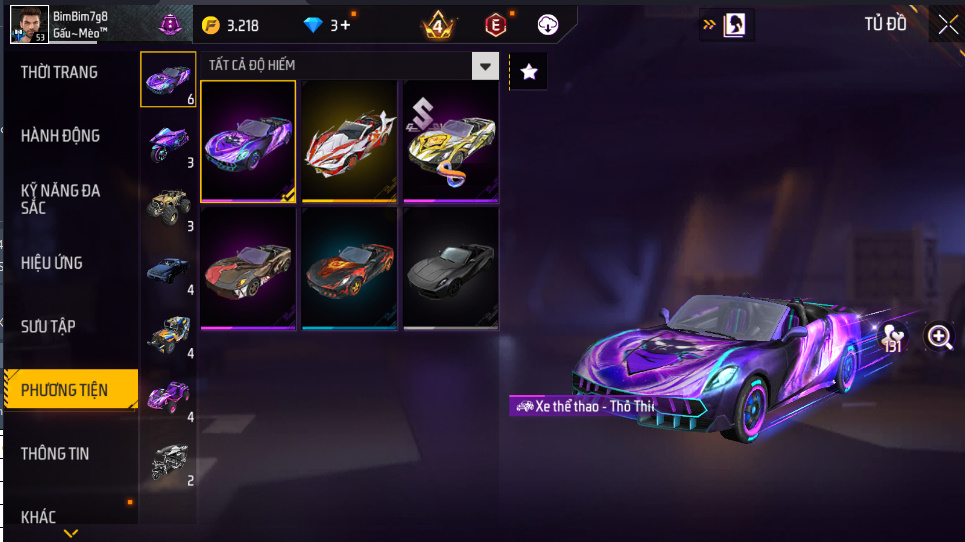Open the Thông Tin section

[55, 454]
